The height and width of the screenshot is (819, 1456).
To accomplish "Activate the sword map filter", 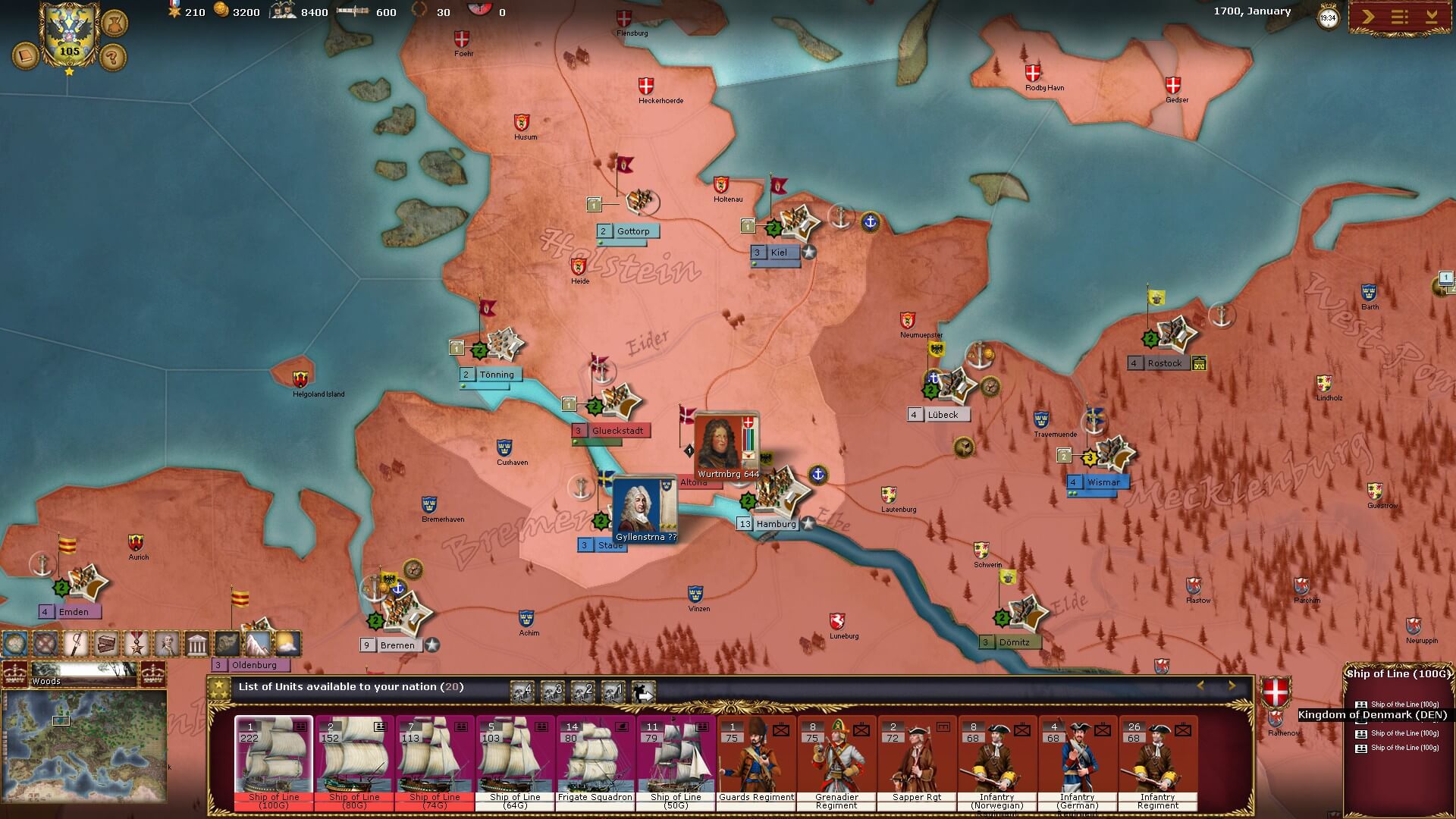I will (x=76, y=644).
